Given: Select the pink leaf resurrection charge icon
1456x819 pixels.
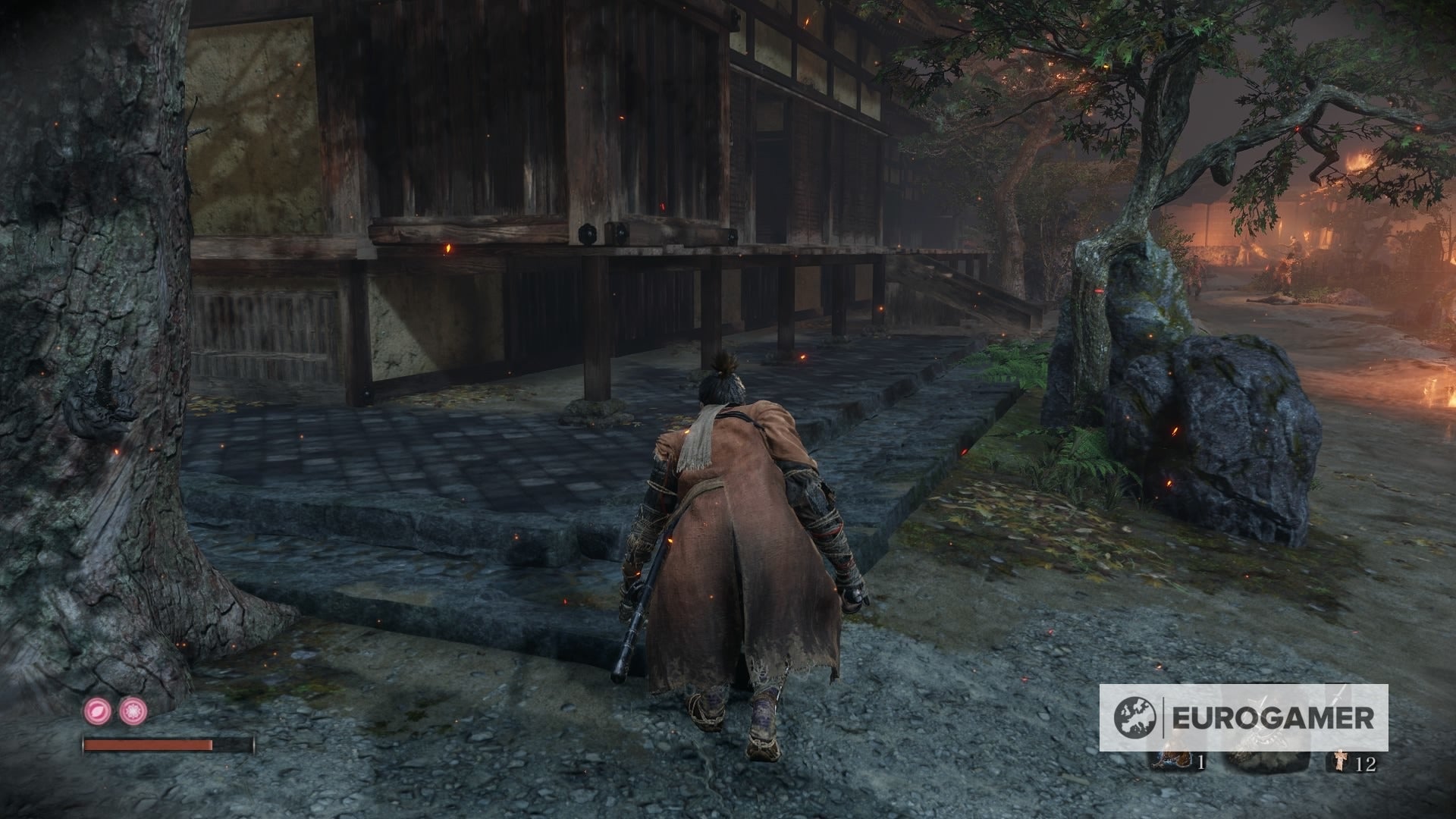Looking at the screenshot, I should point(96,711).
